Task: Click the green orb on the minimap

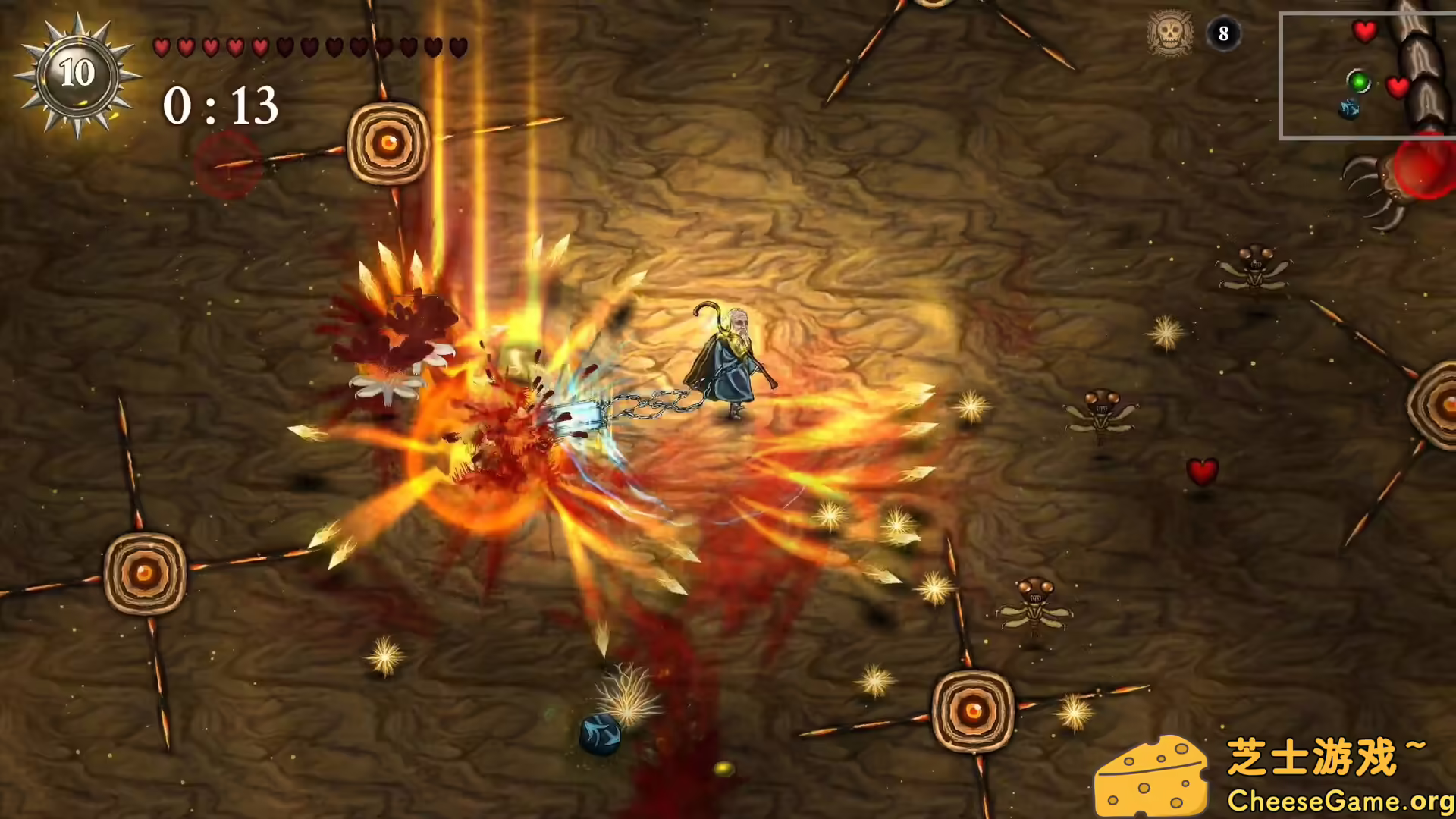Action: pos(1357,82)
